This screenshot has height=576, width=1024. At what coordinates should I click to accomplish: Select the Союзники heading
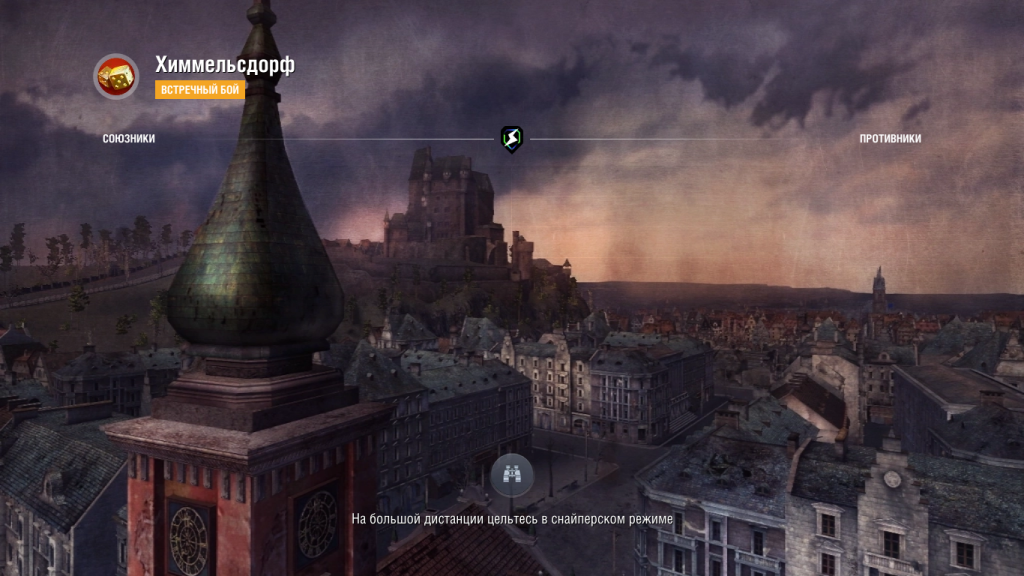pos(129,139)
